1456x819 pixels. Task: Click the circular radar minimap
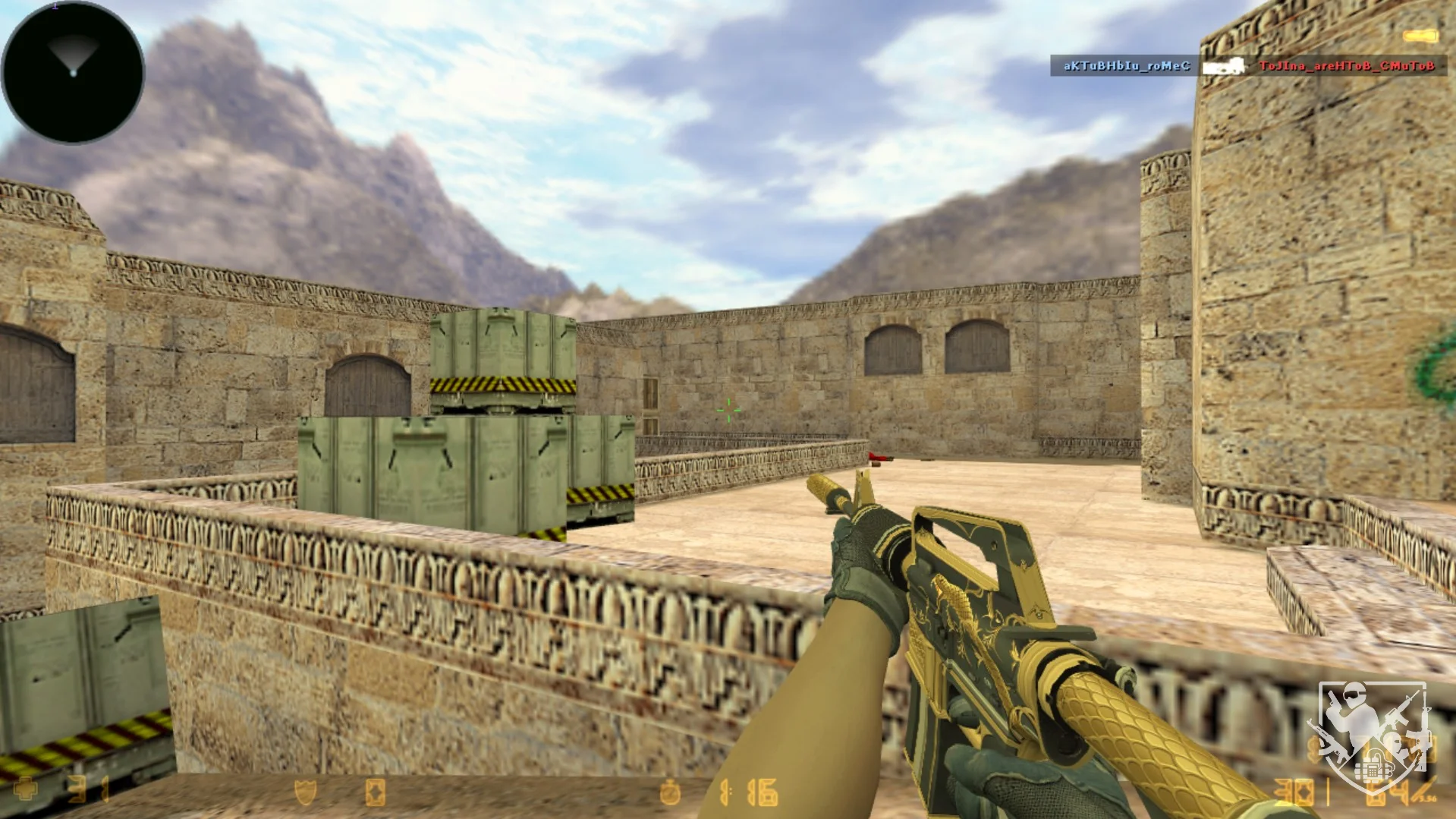[x=73, y=72]
